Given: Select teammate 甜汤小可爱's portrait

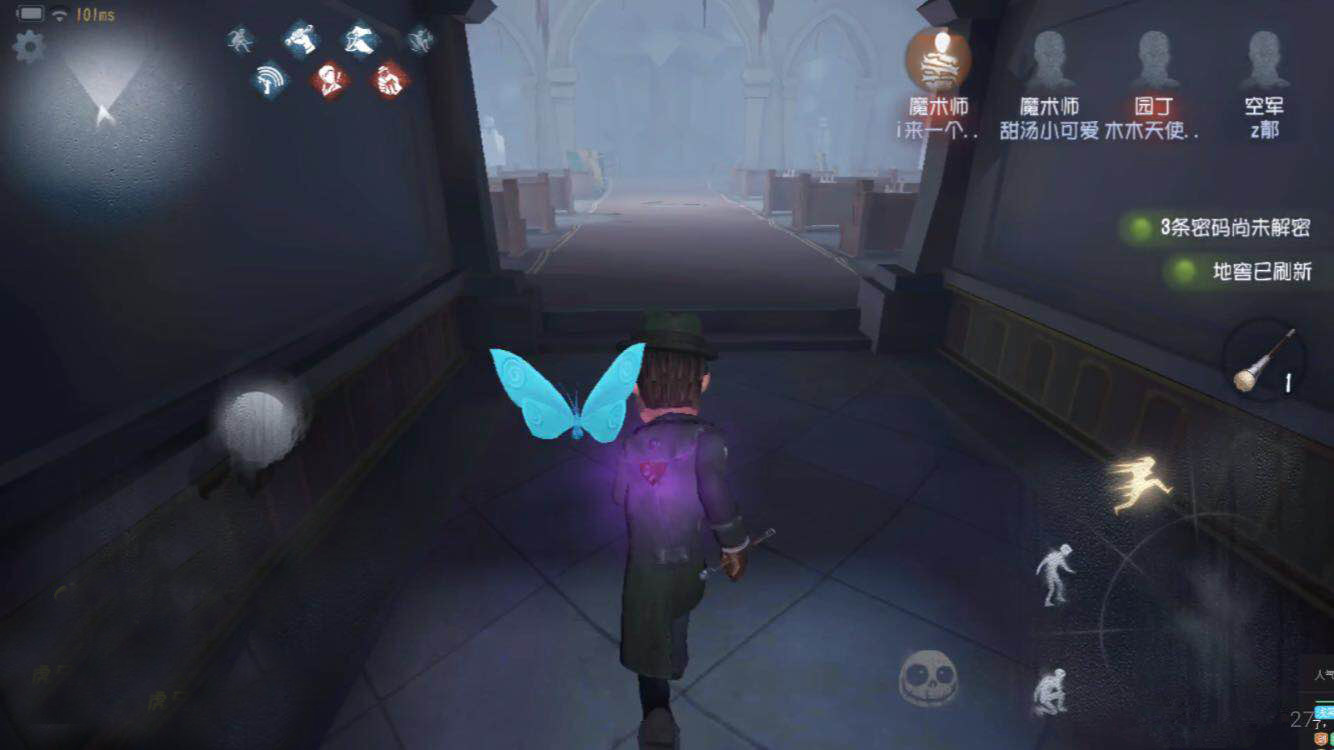Looking at the screenshot, I should 1050,60.
